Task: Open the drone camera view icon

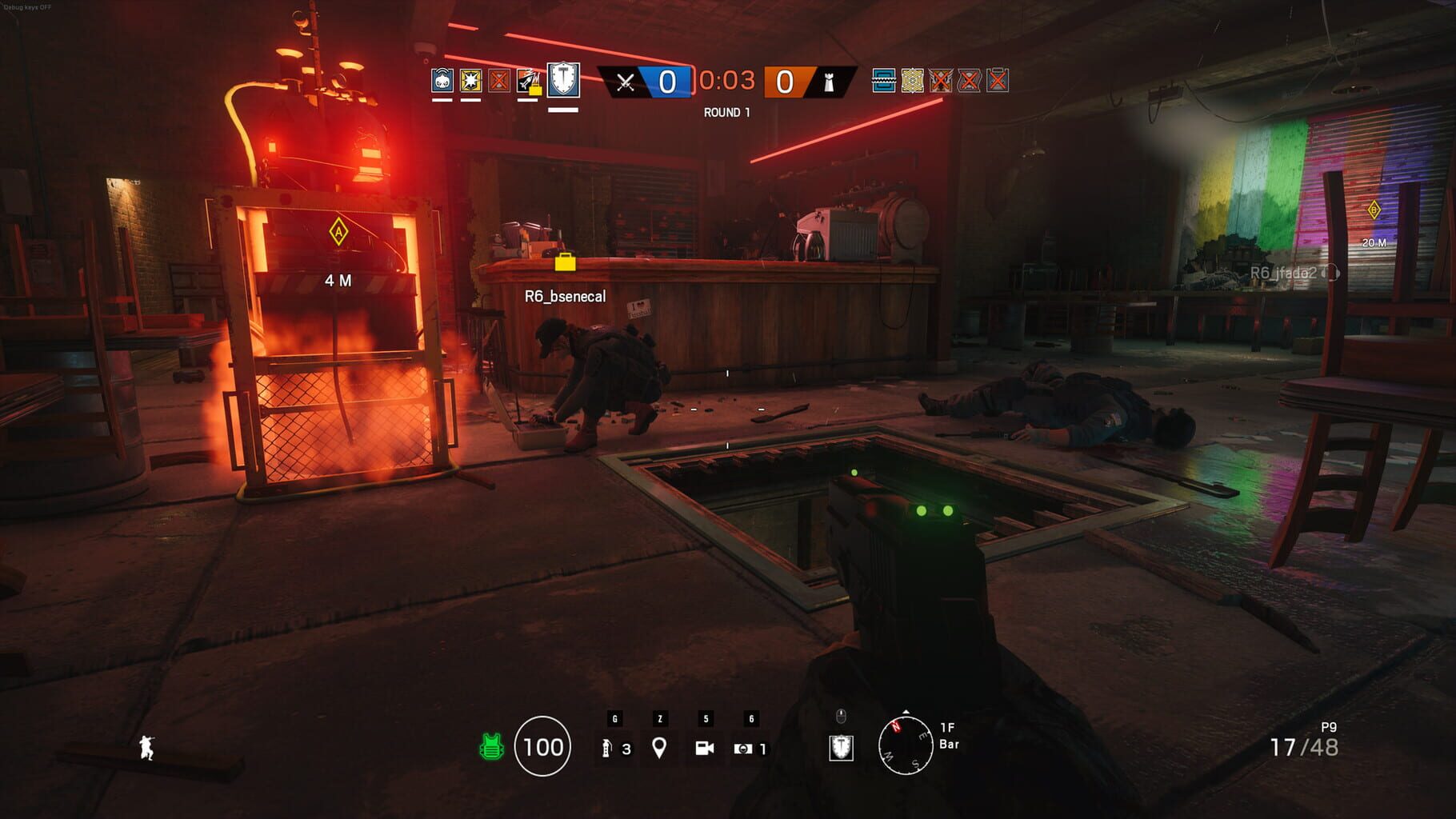Action: pos(703,748)
